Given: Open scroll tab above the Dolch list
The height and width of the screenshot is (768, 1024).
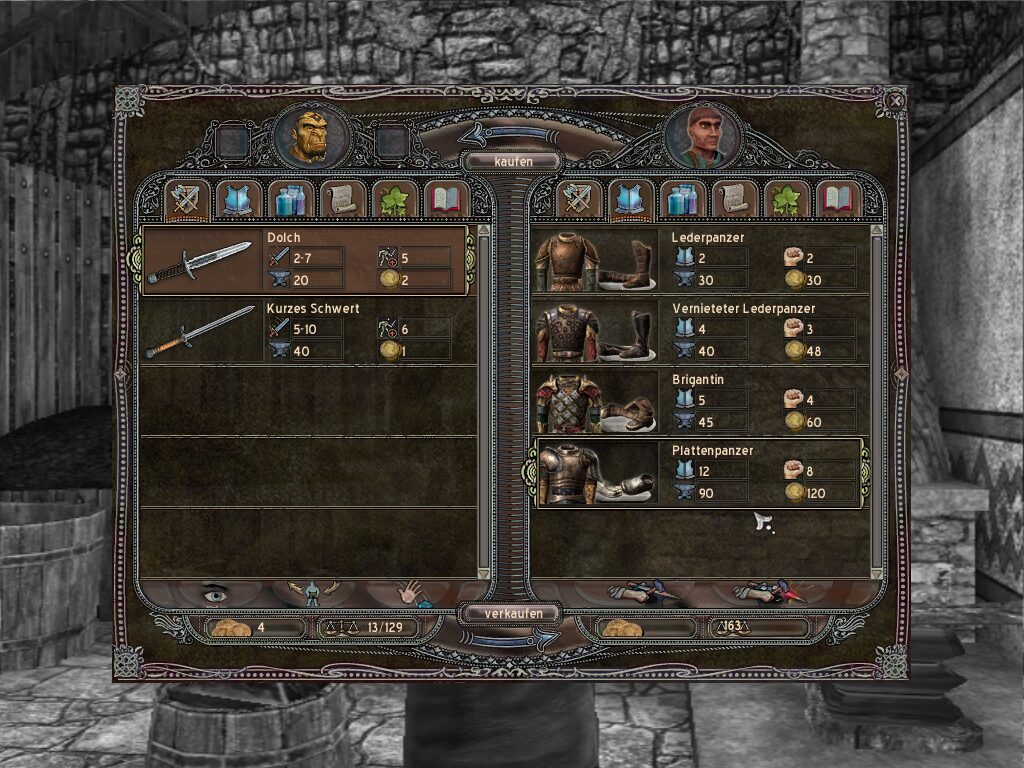Looking at the screenshot, I should click(343, 201).
